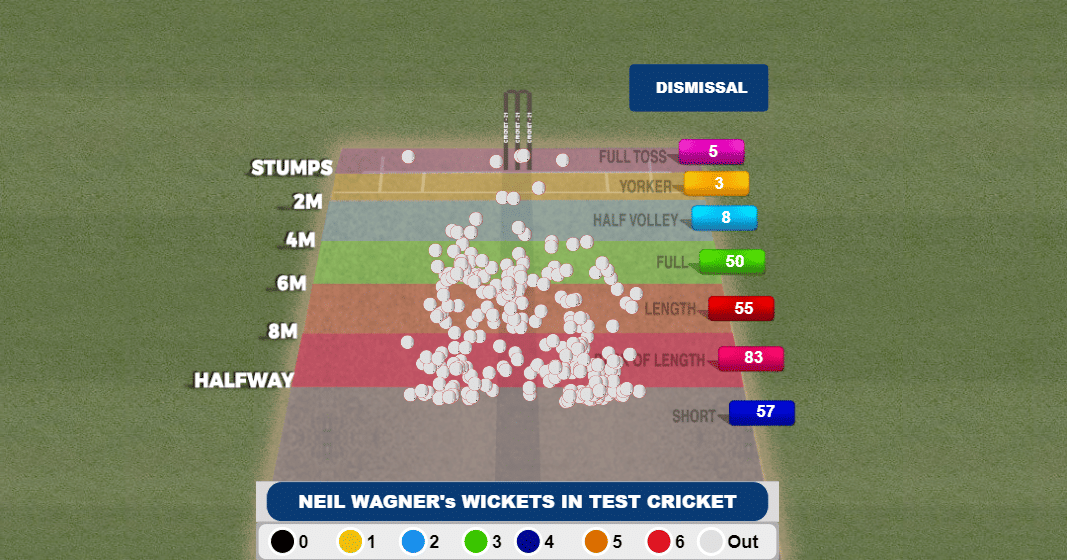Click the Neil Wagner's wickets title banner
This screenshot has height=560, width=1067.
pos(517,502)
